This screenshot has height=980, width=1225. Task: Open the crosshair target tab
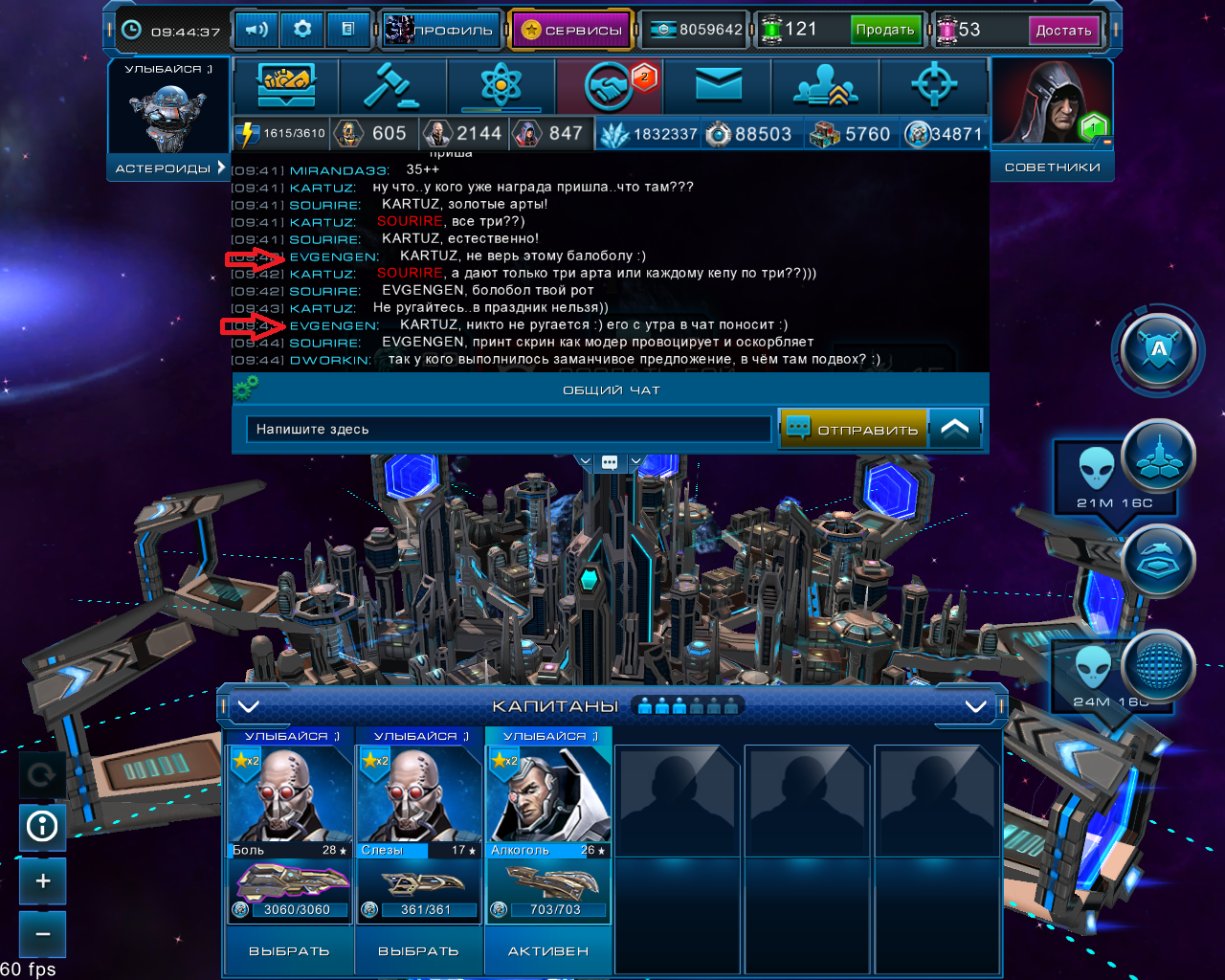click(934, 87)
